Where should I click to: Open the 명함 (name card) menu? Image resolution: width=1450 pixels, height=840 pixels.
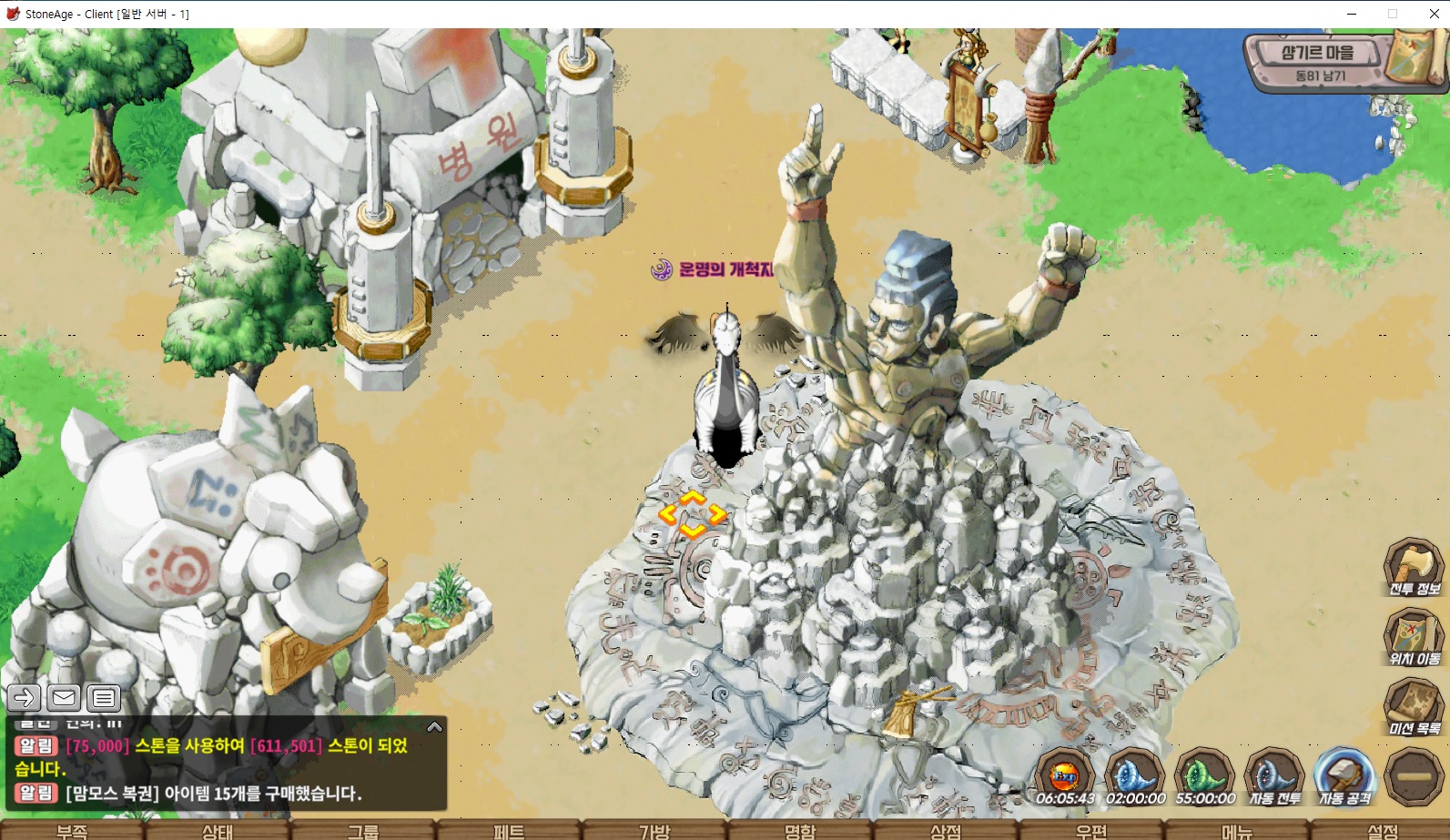(x=800, y=830)
